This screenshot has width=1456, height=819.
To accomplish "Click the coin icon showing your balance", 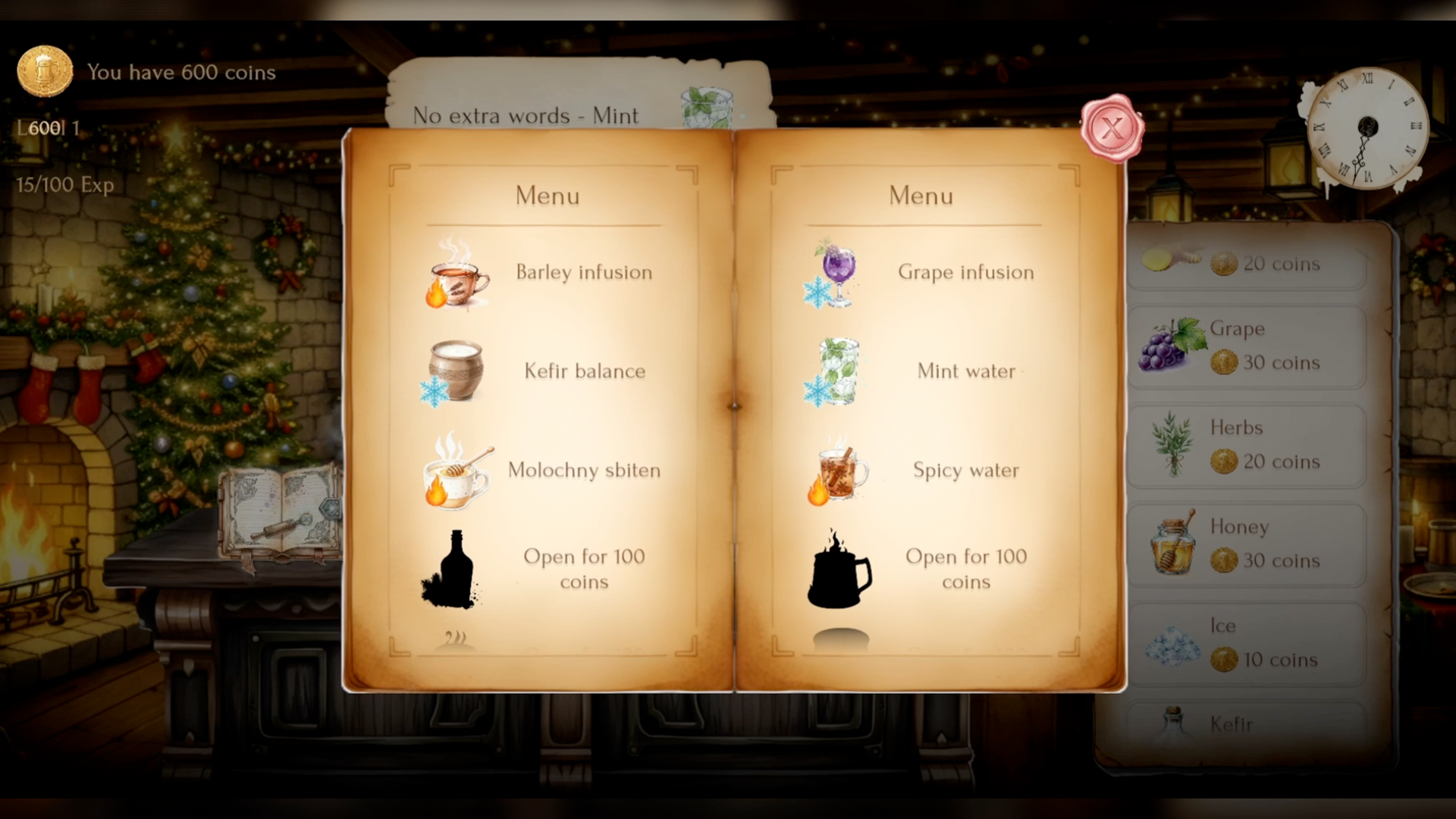I will (45, 71).
